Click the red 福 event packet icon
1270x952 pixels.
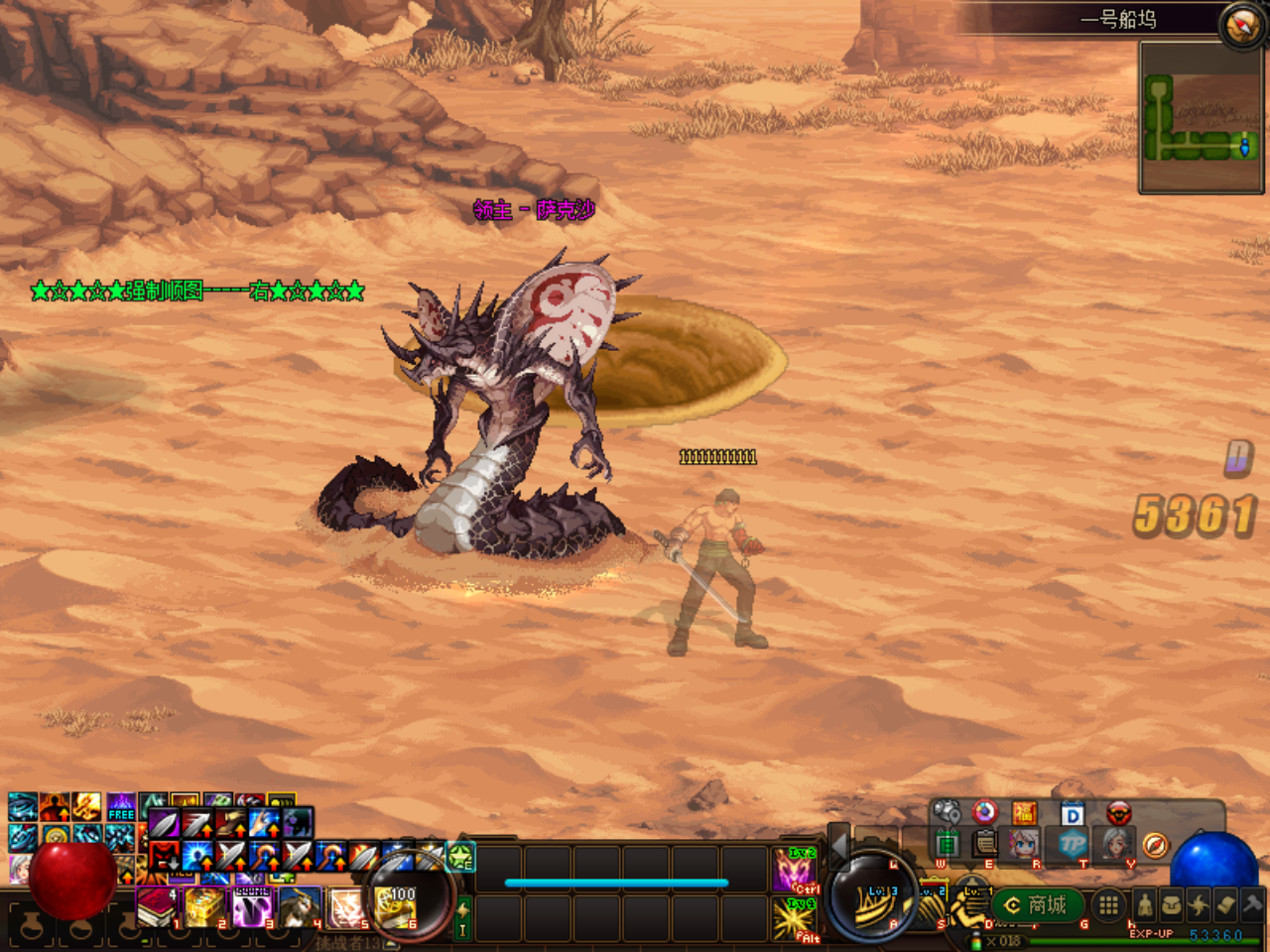[1025, 811]
